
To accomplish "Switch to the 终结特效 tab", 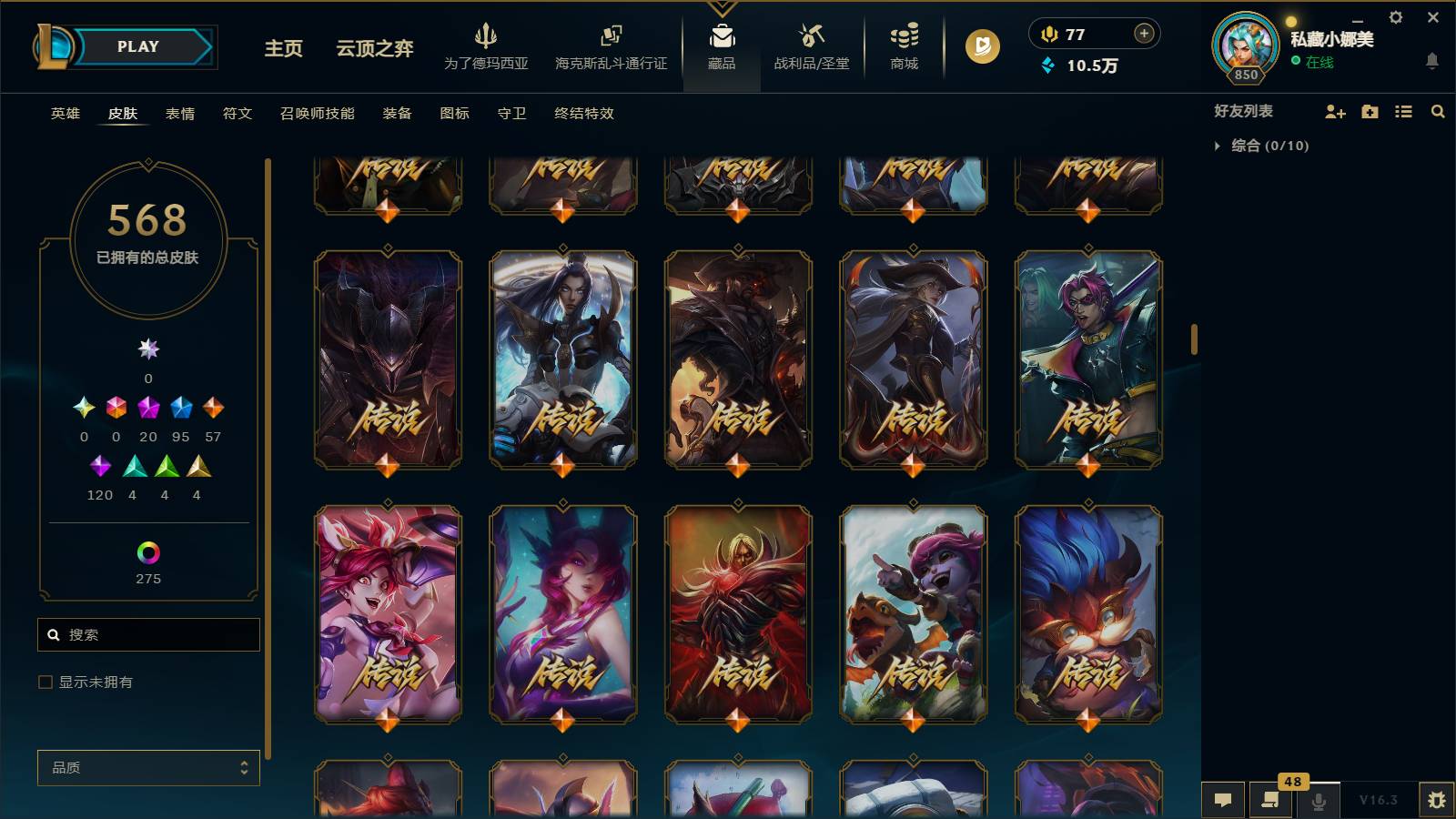I will 583,114.
